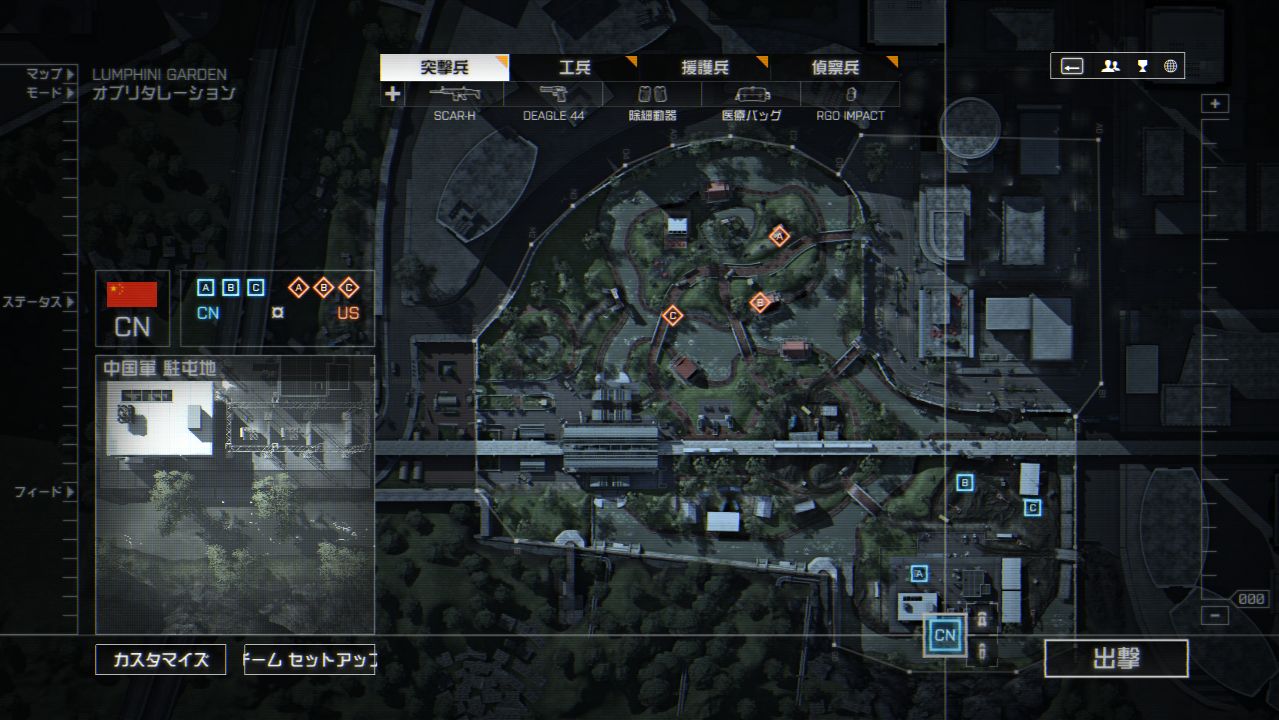Screen dimensions: 1279x720
Task: Select the 突撃兵 assault class tab
Action: point(444,68)
